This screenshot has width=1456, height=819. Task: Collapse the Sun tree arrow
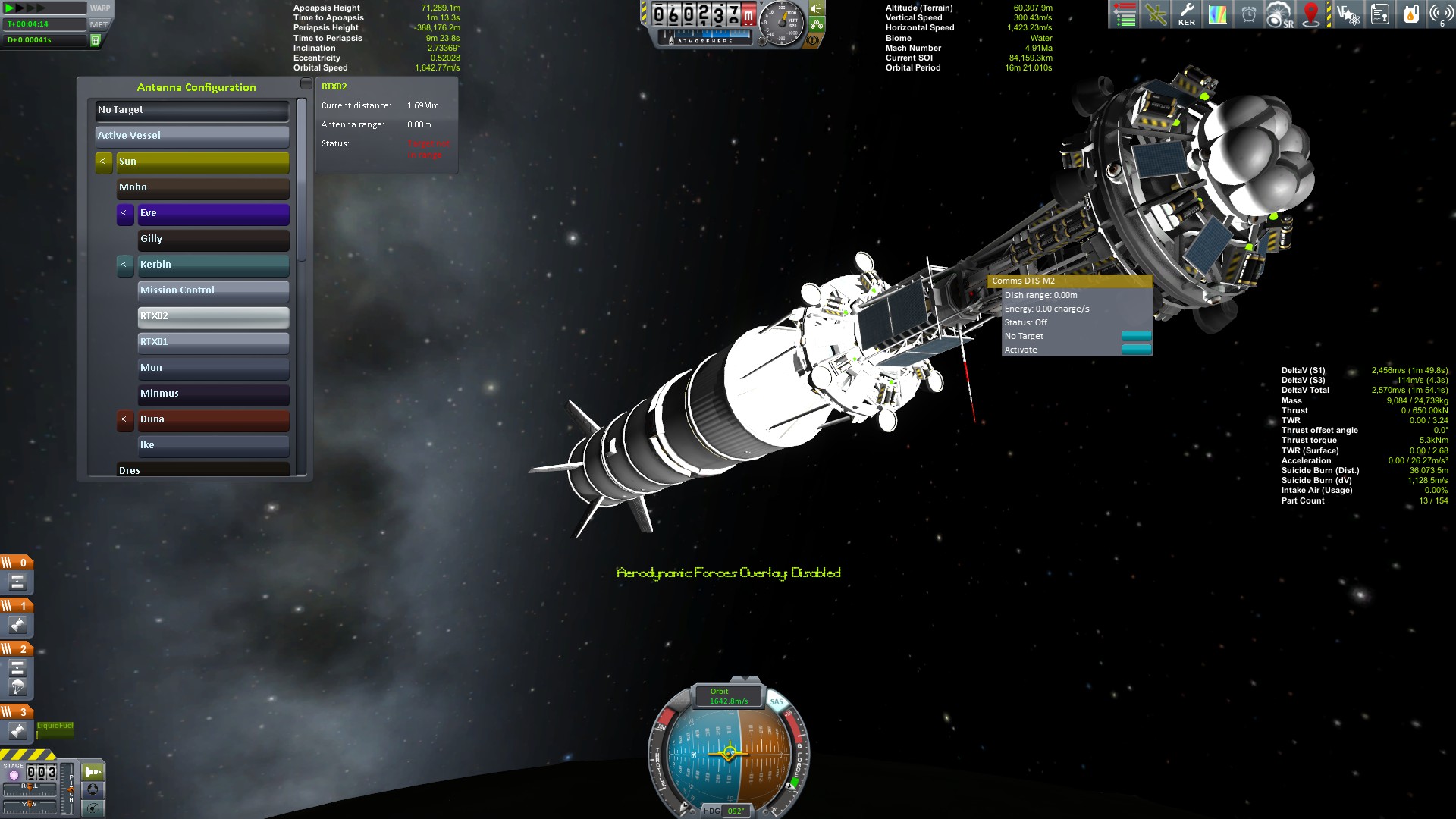103,162
